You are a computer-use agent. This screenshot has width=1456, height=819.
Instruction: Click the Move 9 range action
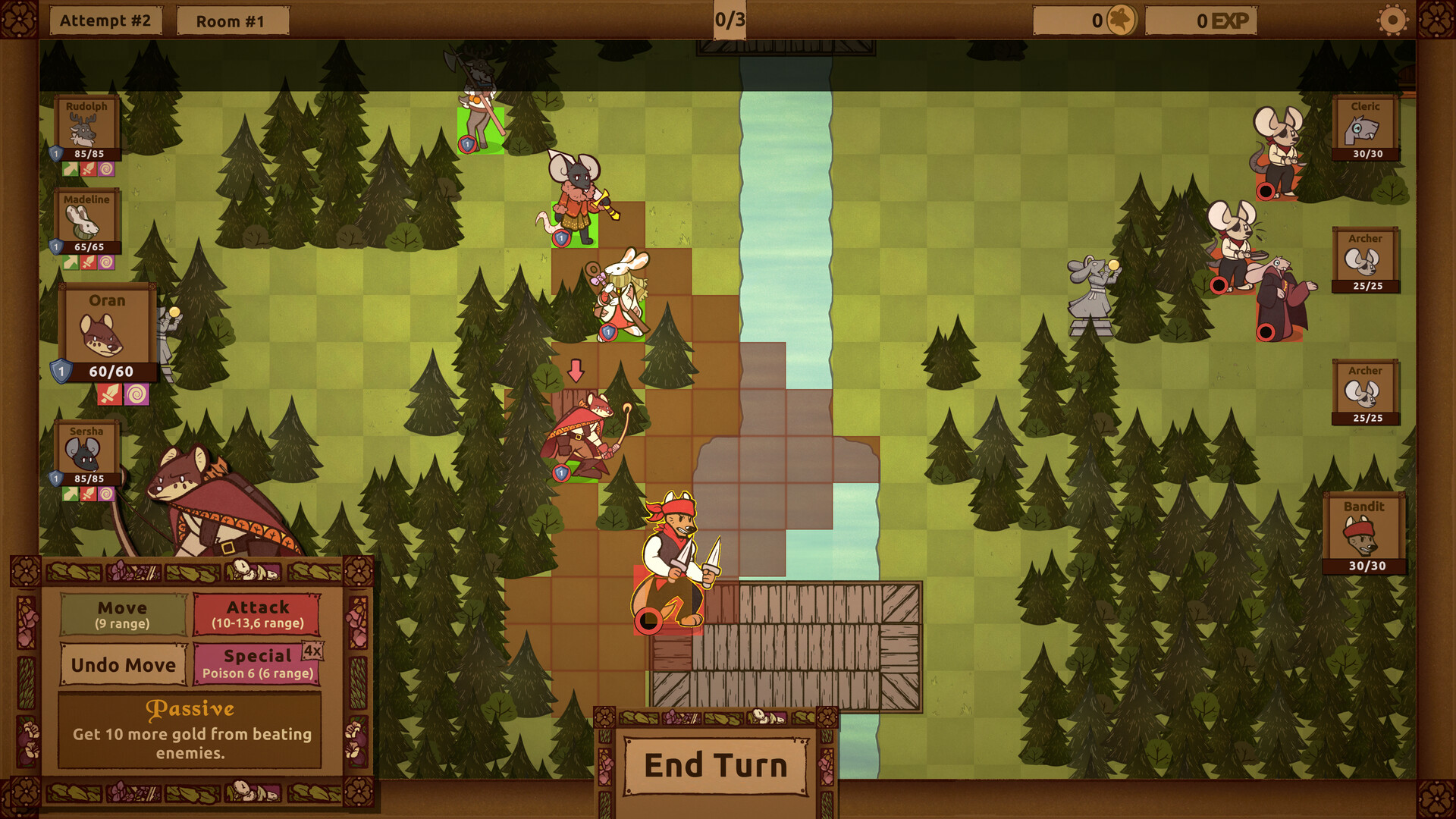point(123,615)
